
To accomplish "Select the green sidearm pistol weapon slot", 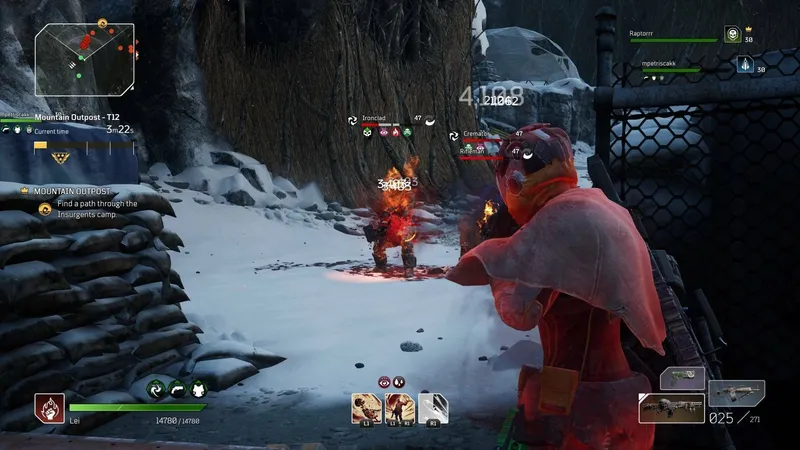I will point(683,378).
